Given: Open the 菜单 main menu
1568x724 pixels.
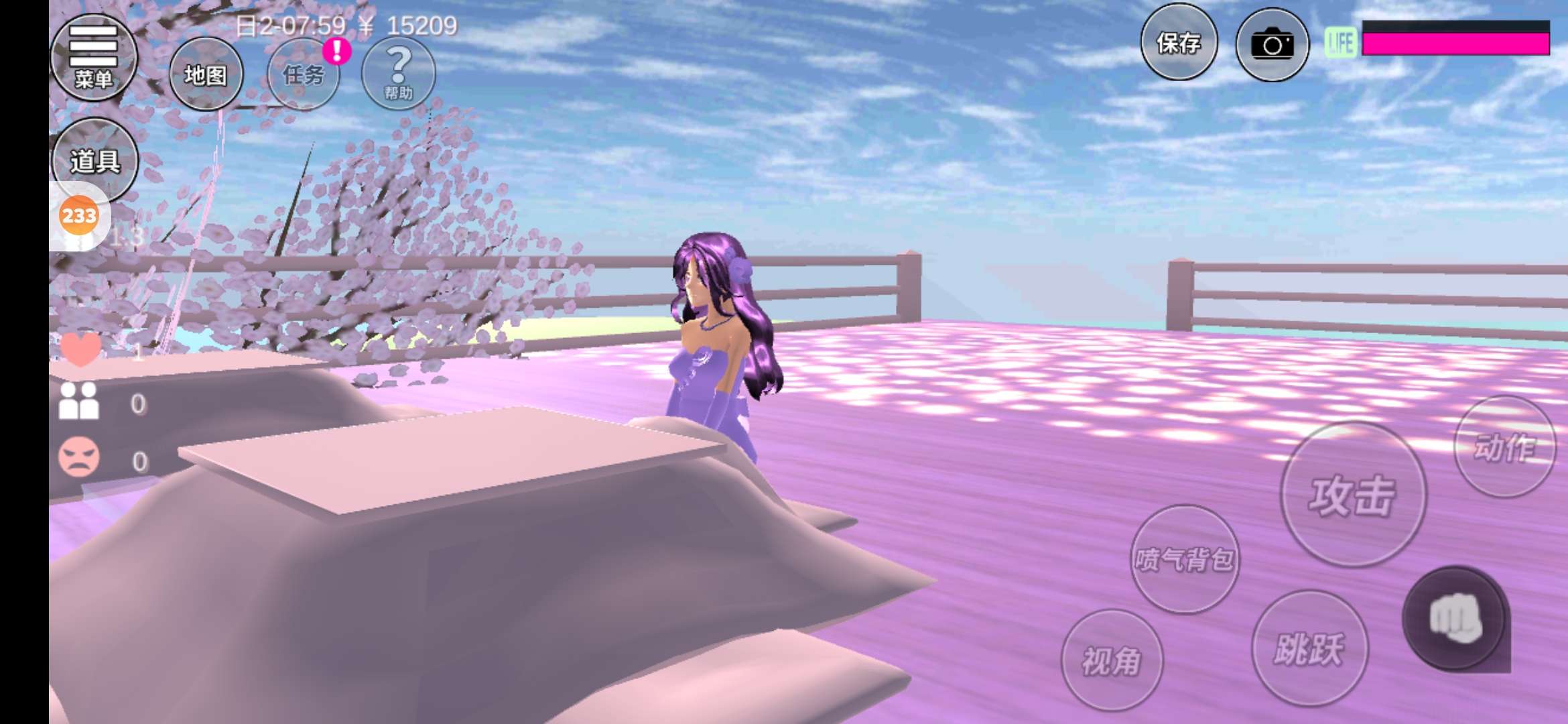Looking at the screenshot, I should (x=94, y=57).
